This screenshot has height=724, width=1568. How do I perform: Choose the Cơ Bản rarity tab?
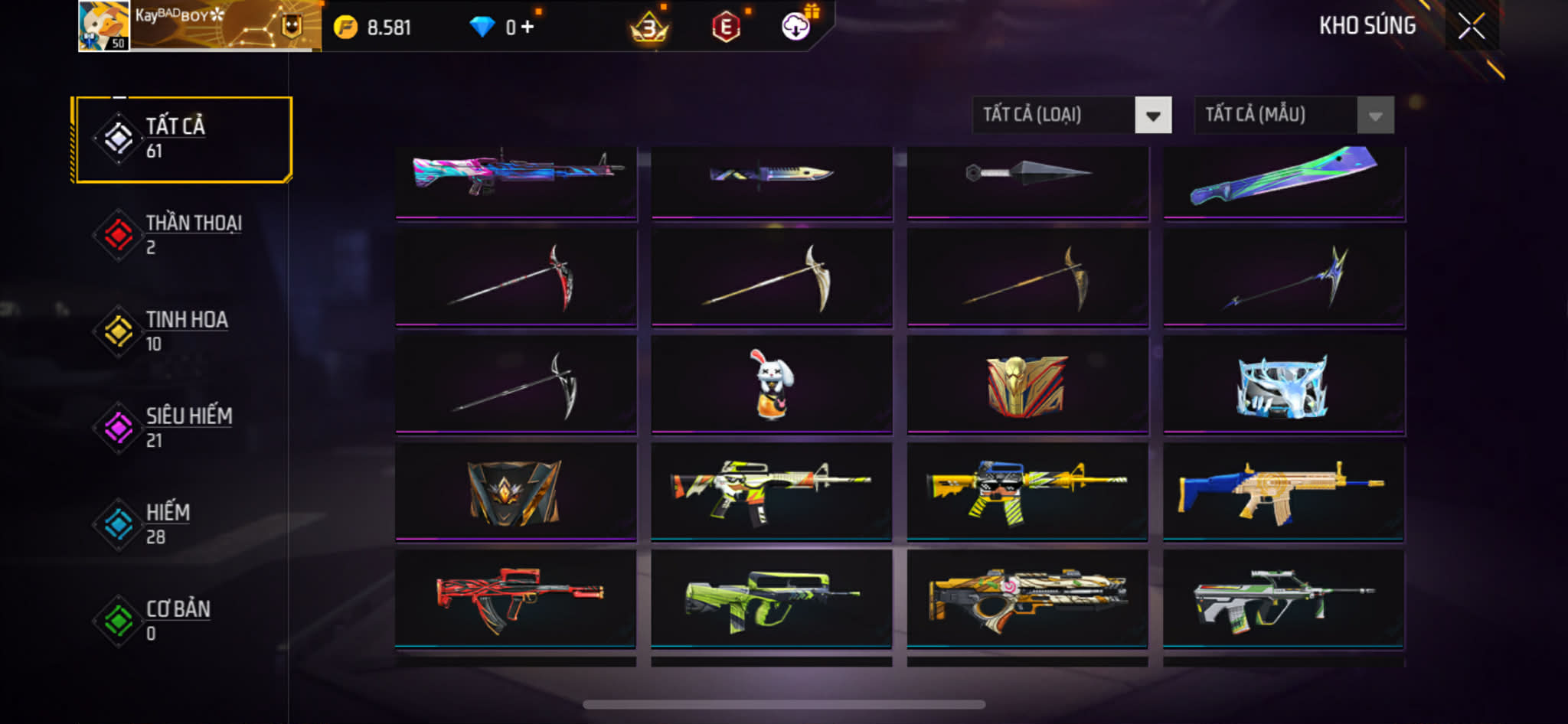[x=182, y=621]
